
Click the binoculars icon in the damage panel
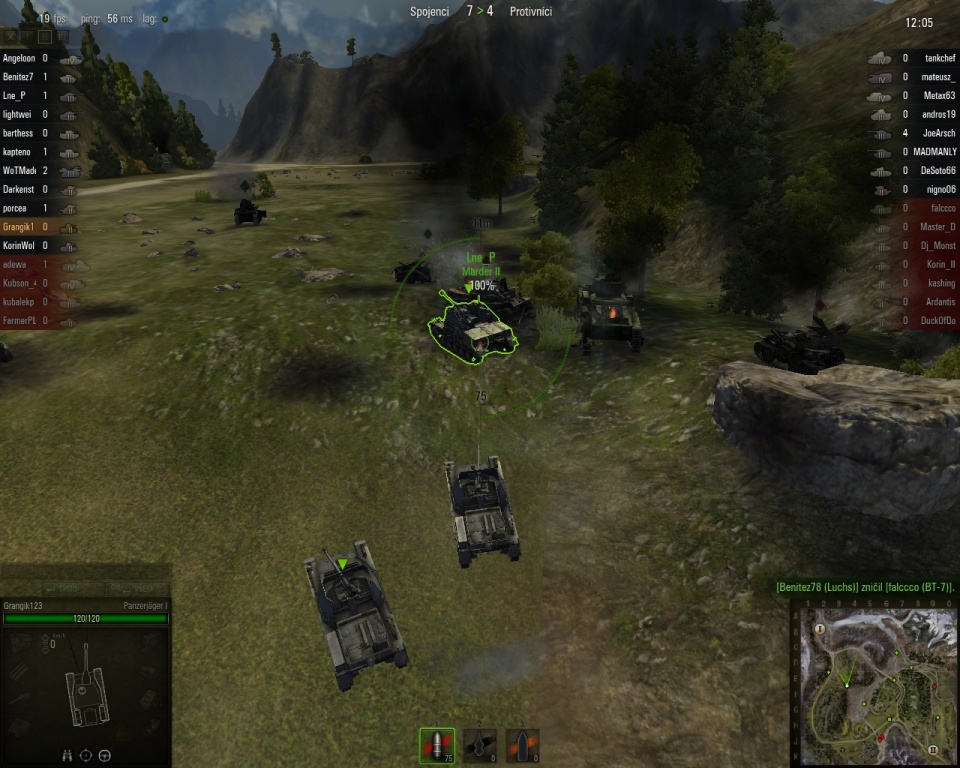pyautogui.click(x=67, y=755)
